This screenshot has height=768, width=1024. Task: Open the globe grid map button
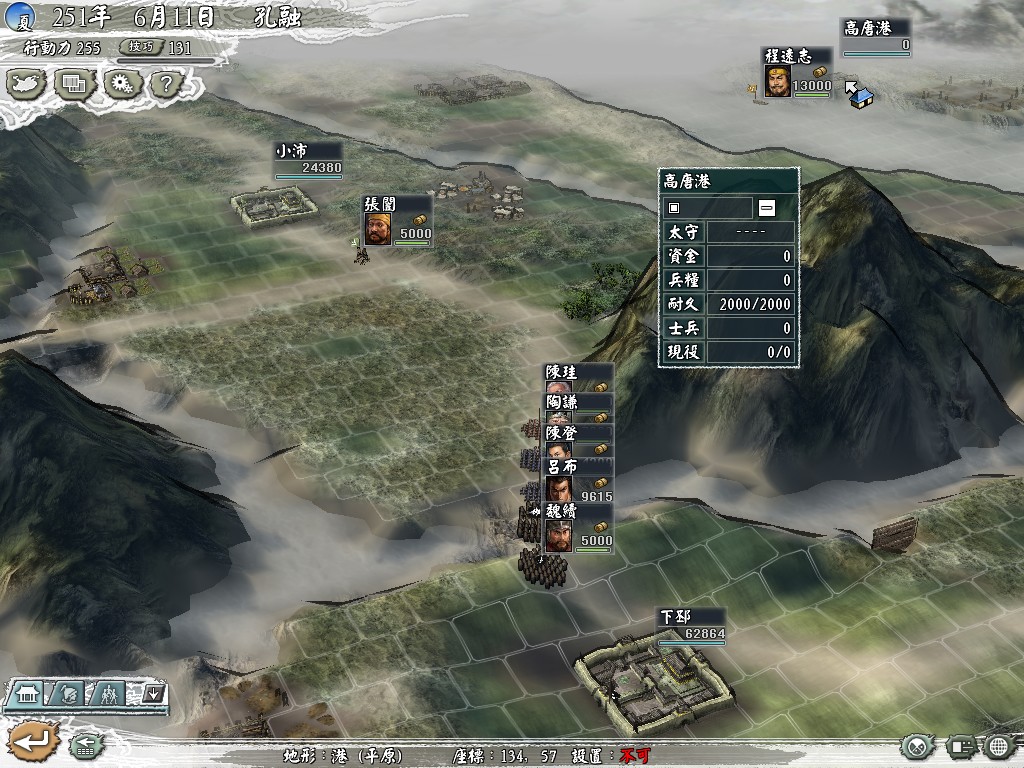pos(998,746)
